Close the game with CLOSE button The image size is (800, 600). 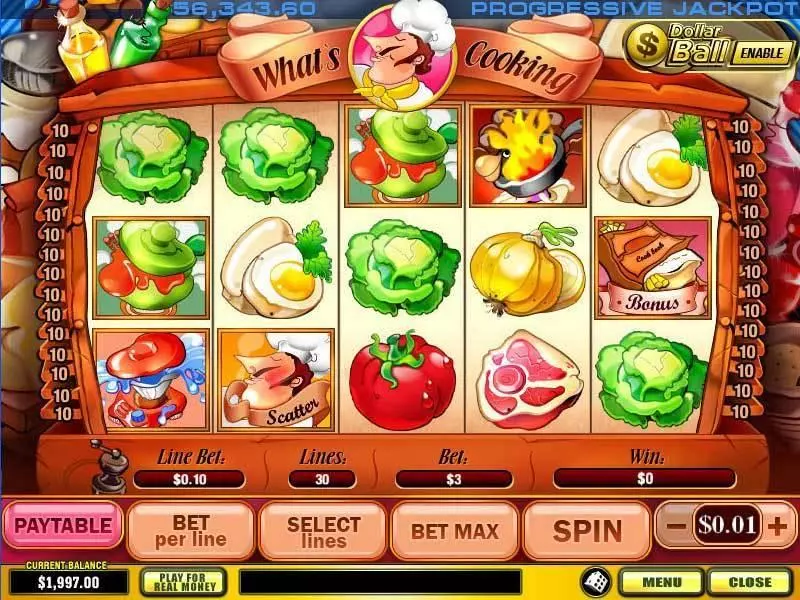(749, 581)
